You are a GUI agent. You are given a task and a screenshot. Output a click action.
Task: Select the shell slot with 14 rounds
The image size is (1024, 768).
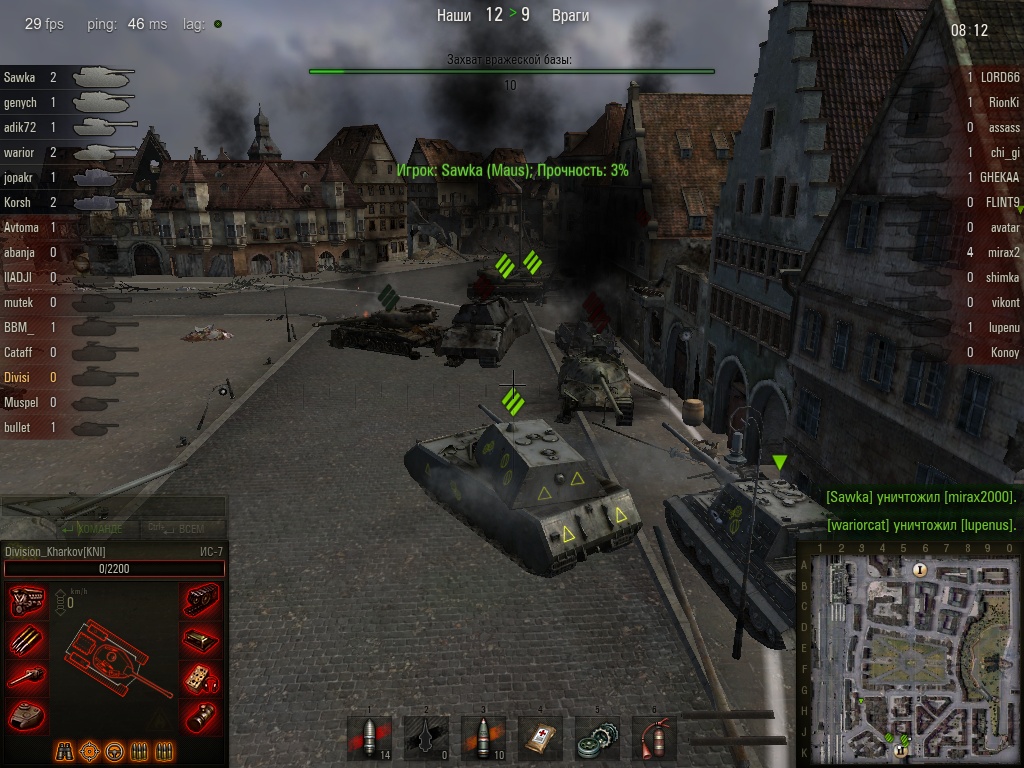click(x=369, y=738)
